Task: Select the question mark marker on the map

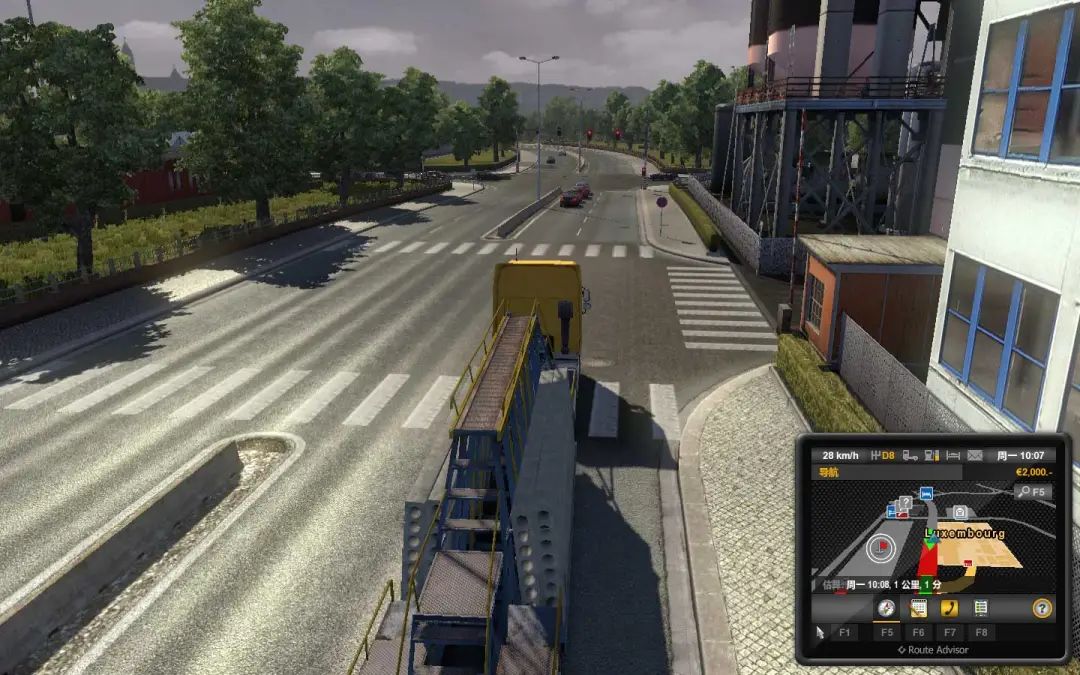Action: pos(905,502)
